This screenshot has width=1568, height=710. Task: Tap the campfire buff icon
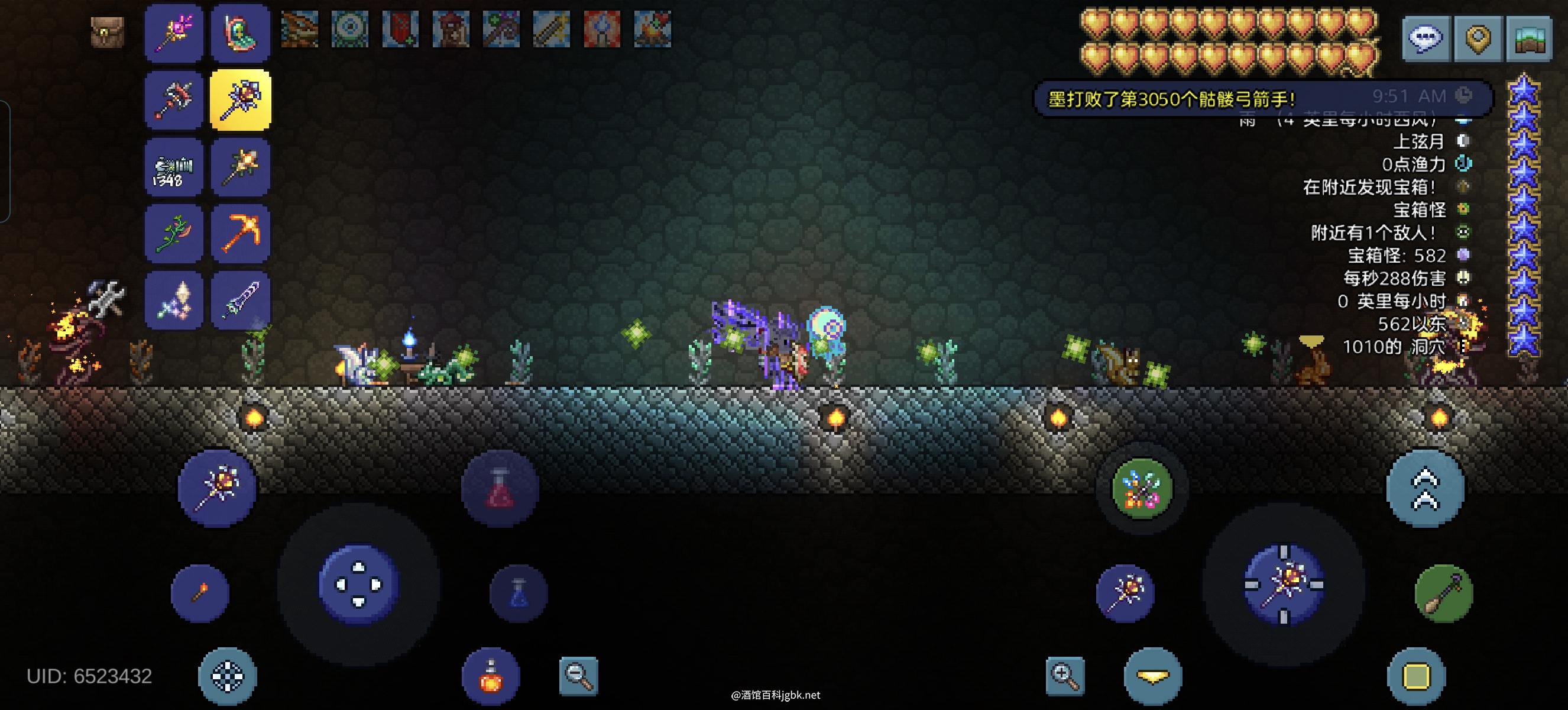[652, 28]
